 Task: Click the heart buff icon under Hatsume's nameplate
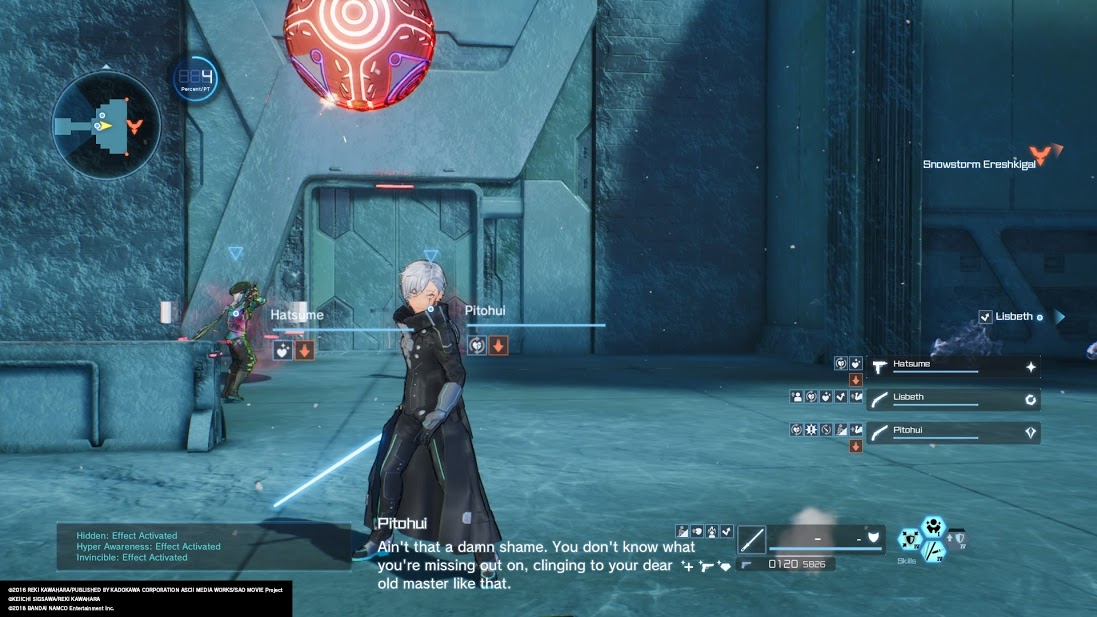pyautogui.click(x=283, y=350)
